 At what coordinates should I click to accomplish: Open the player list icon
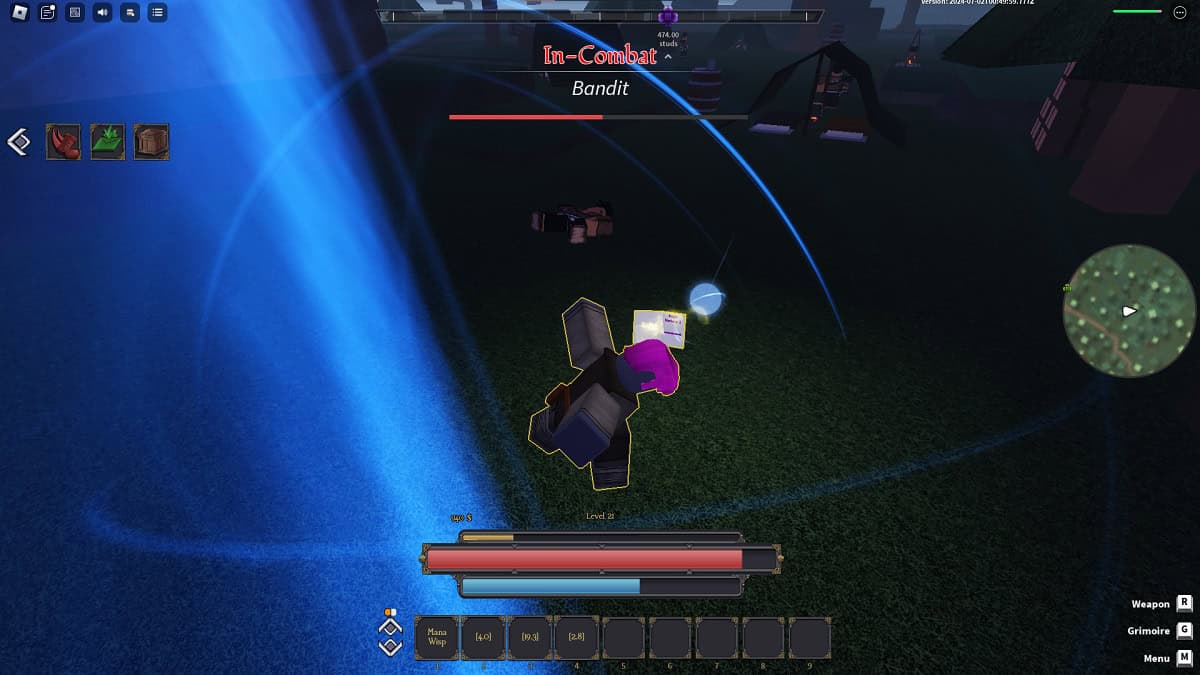click(157, 13)
